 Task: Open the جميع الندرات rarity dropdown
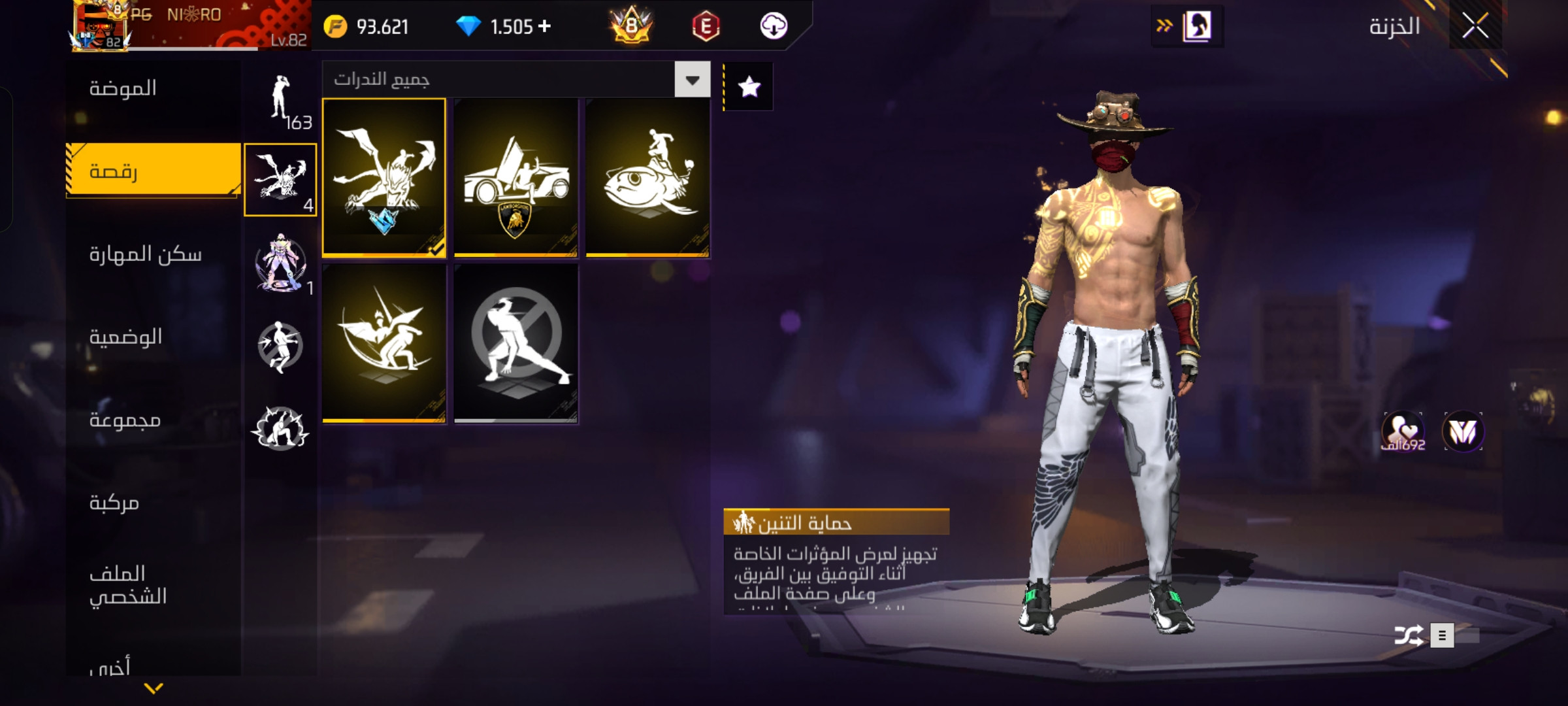click(692, 80)
